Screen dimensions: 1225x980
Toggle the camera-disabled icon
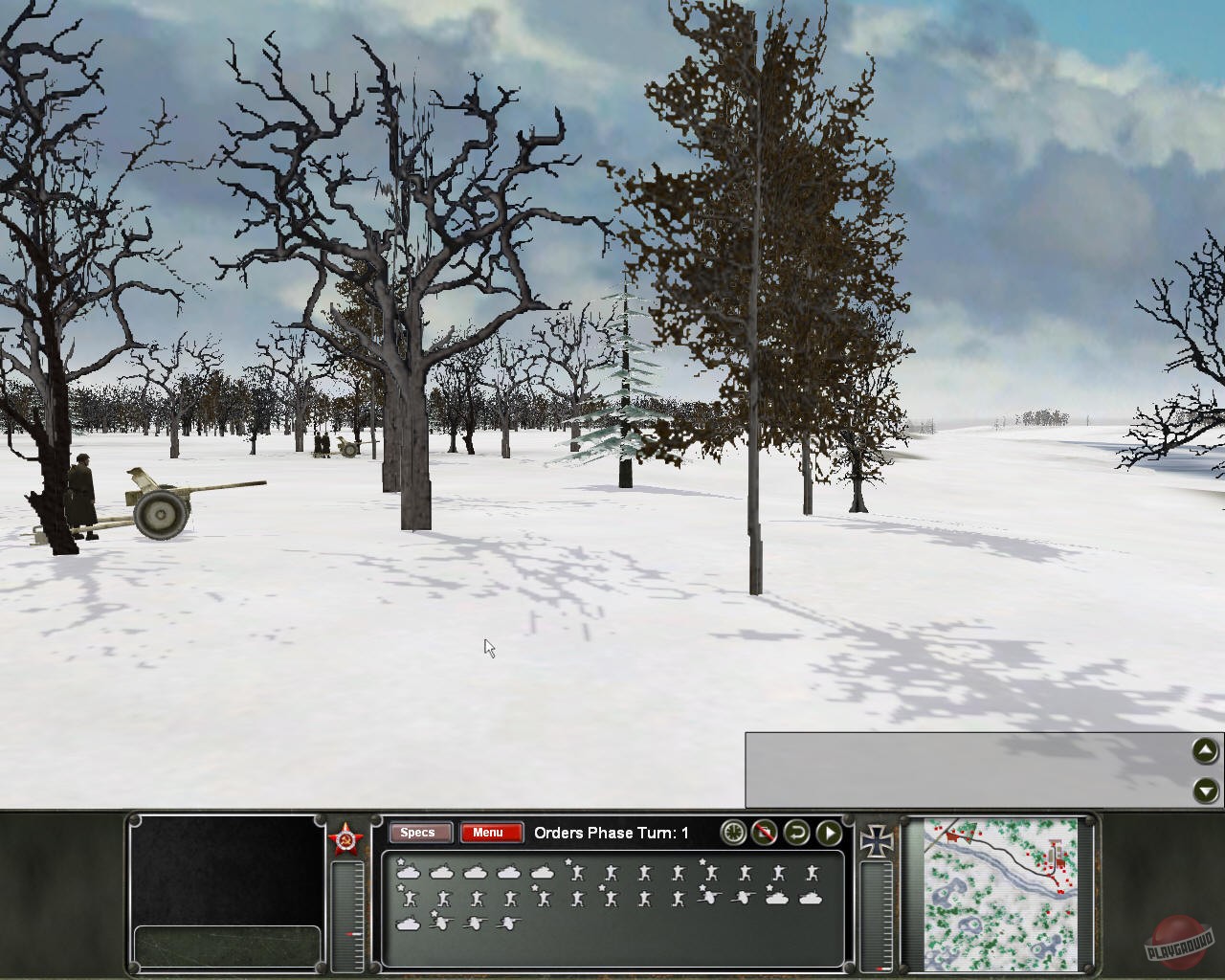tap(764, 834)
